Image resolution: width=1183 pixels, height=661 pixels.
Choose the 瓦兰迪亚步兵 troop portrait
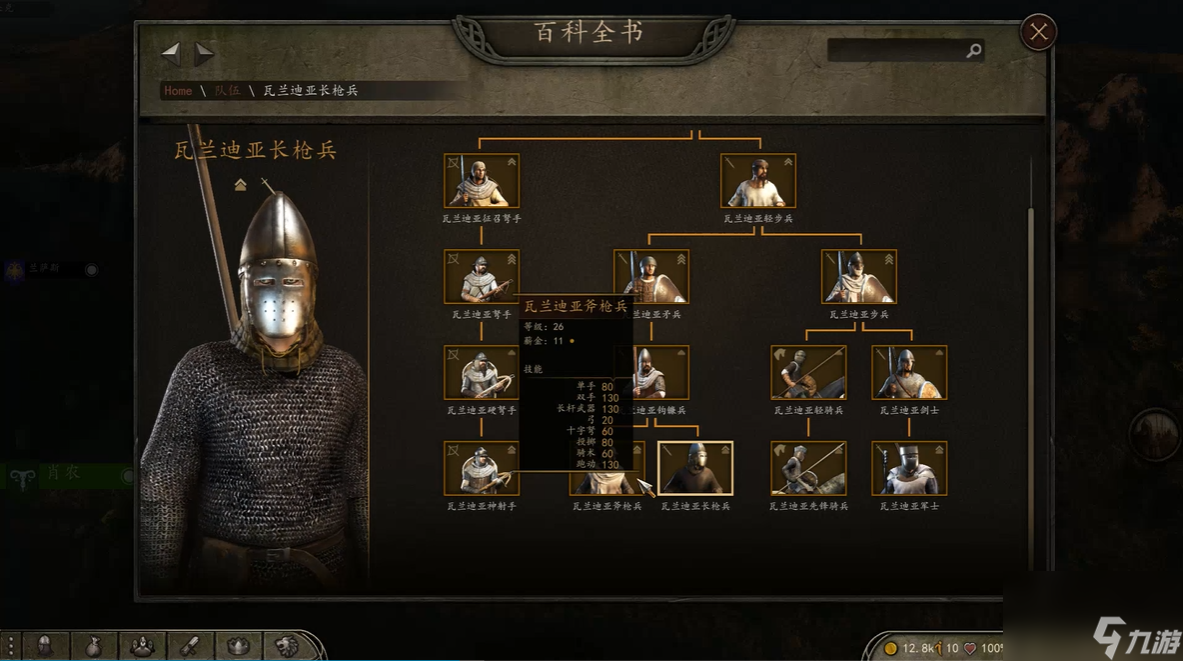858,277
